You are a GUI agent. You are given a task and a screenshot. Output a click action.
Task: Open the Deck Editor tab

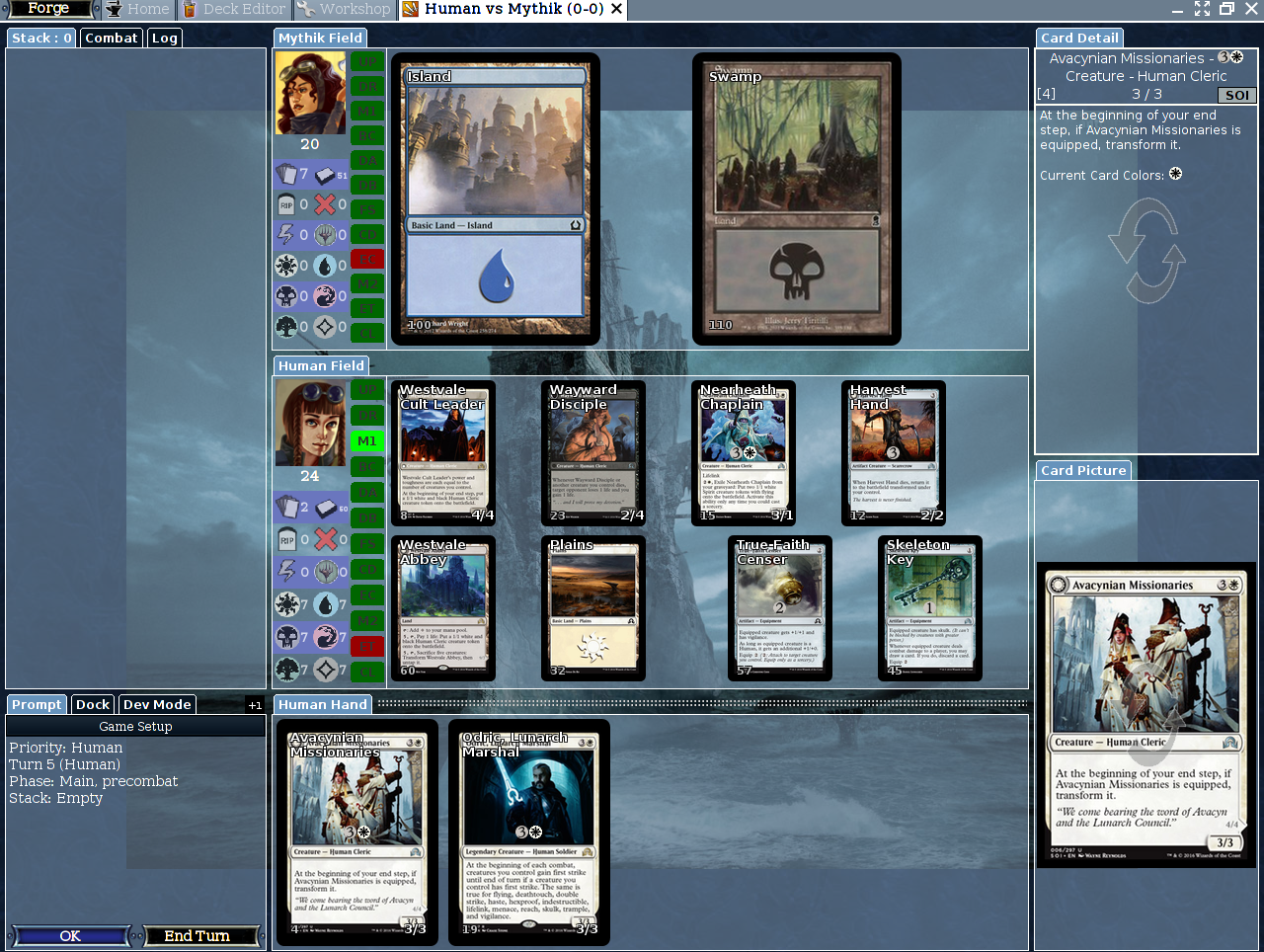pos(234,9)
